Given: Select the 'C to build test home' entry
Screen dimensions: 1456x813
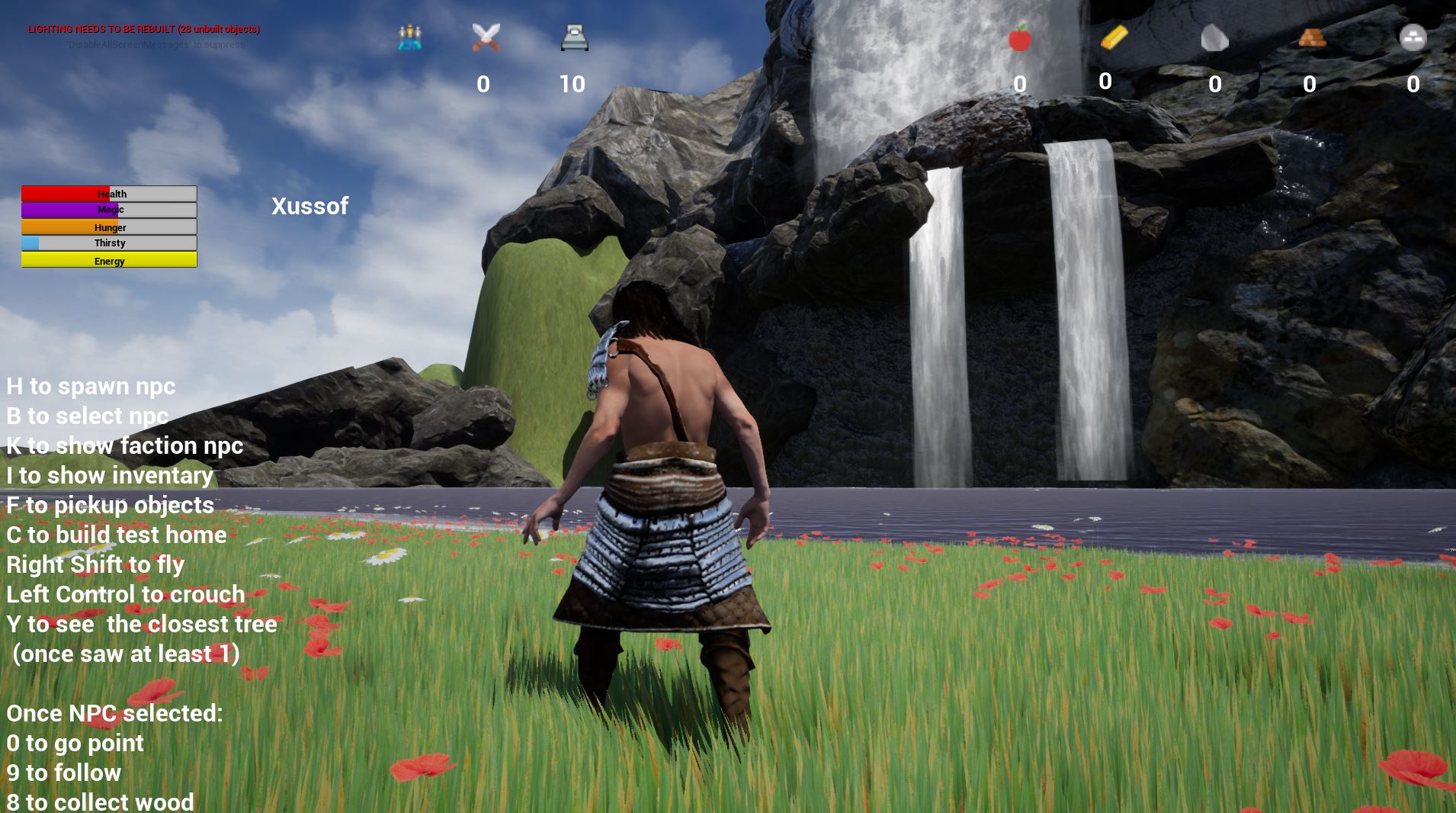Looking at the screenshot, I should click(x=115, y=535).
